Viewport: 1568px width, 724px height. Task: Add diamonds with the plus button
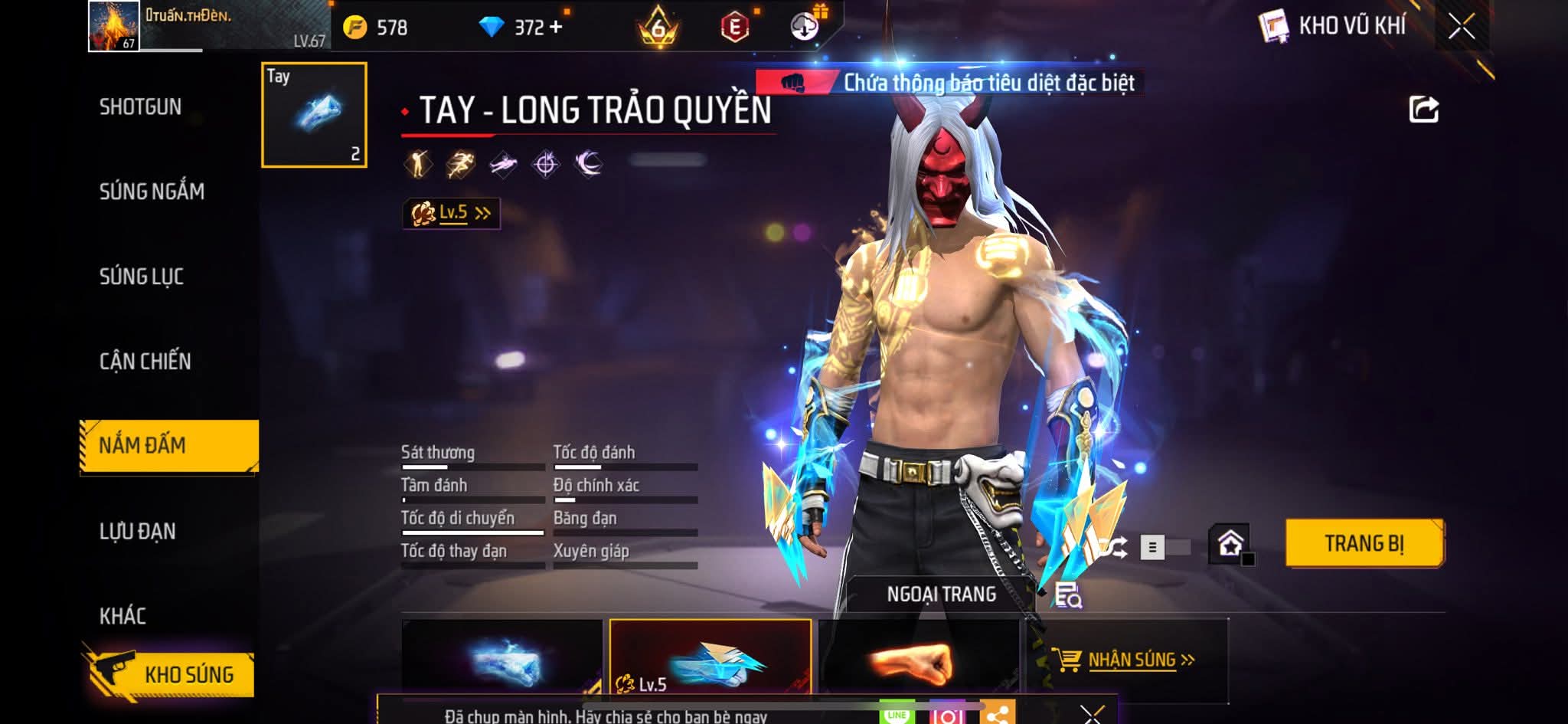tap(556, 28)
